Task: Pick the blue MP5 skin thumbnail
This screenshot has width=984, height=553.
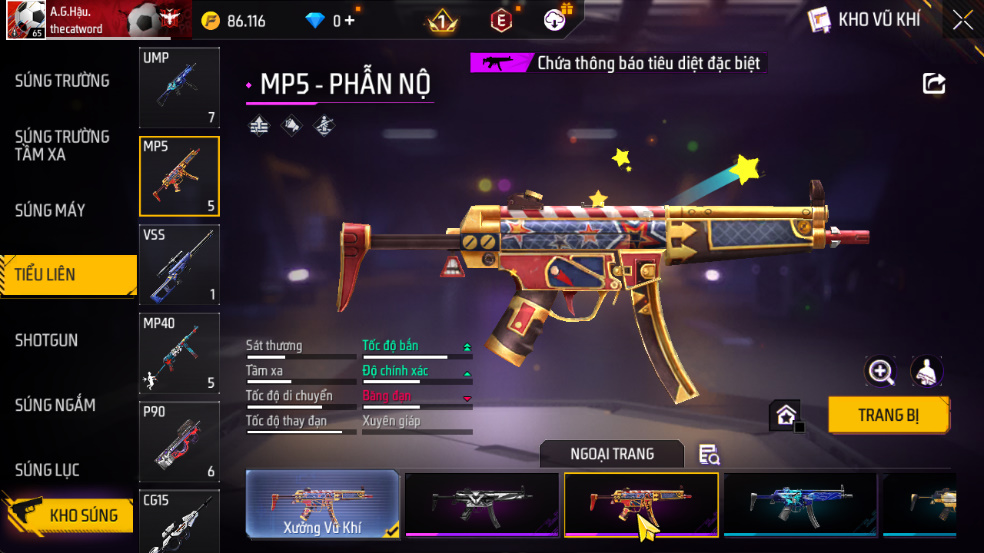Action: tap(800, 505)
